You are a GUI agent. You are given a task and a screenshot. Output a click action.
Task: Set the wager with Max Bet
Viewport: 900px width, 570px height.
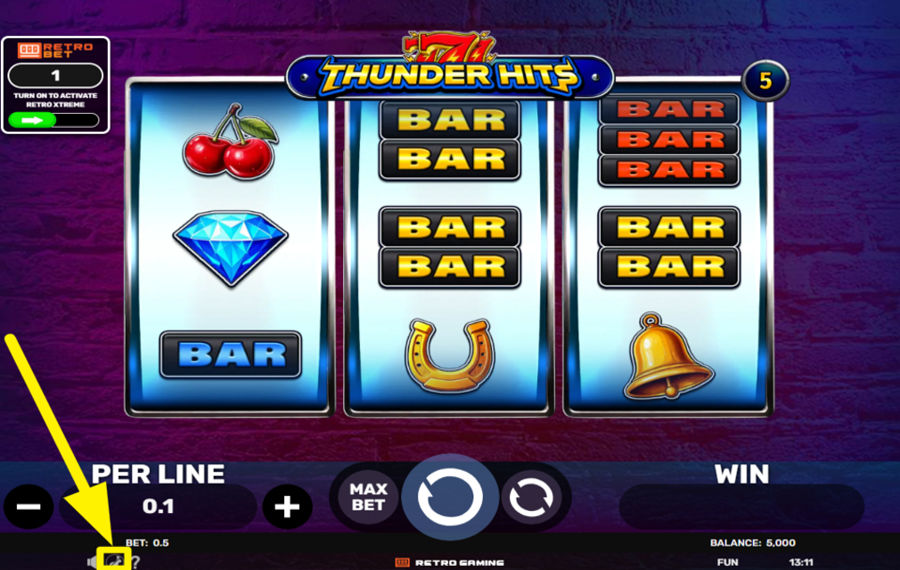(x=368, y=497)
